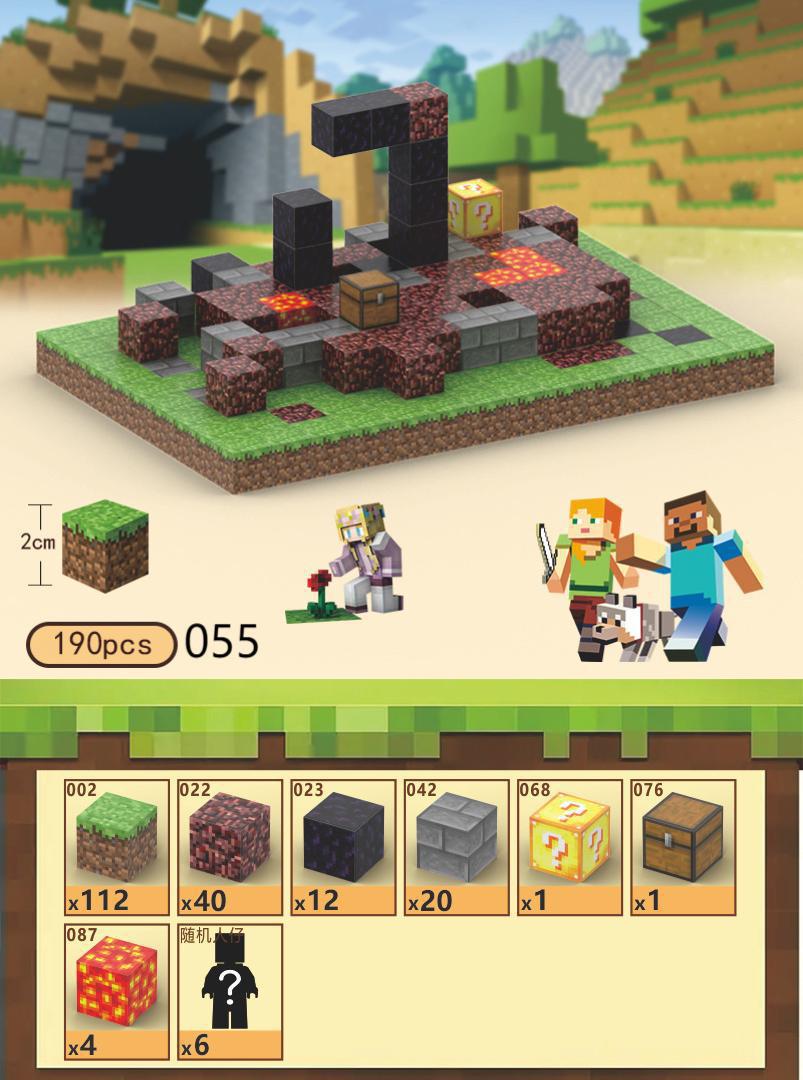The height and width of the screenshot is (1080, 803).
Task: Pick the yellow question mark lucky block
Action: [570, 846]
